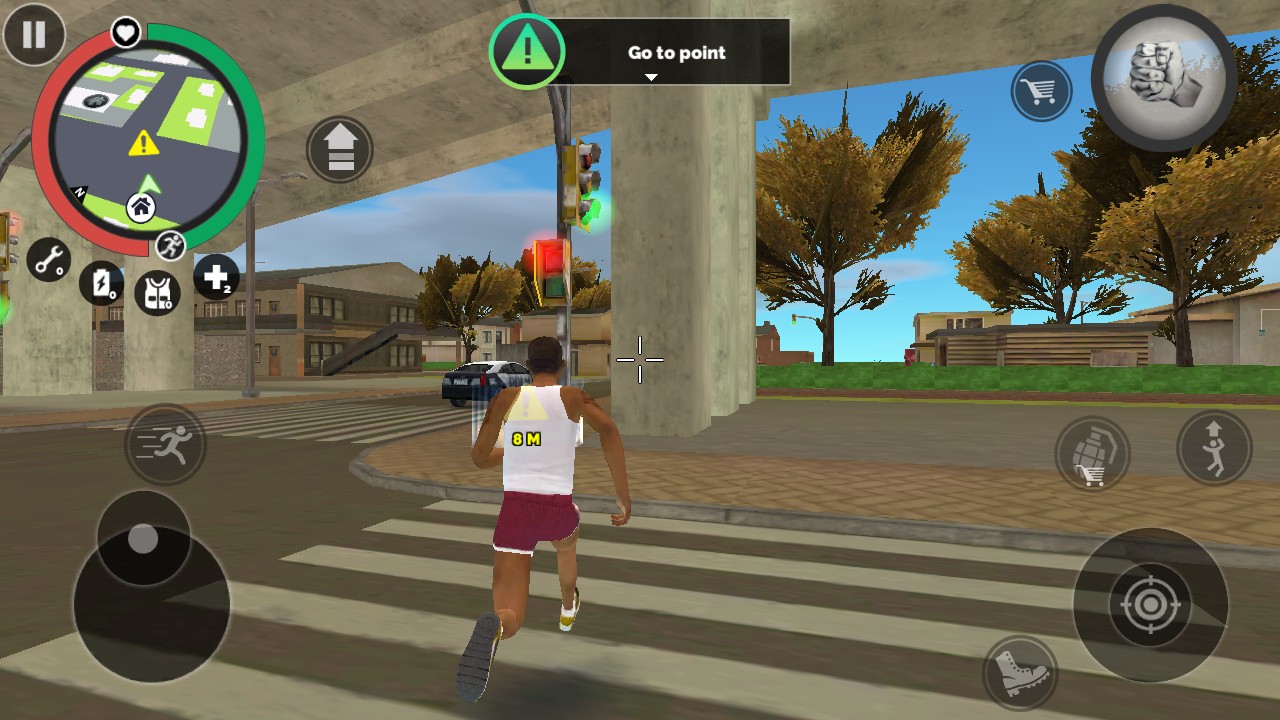Select the wrench repair icon
Viewport: 1280px width, 720px height.
(x=48, y=259)
